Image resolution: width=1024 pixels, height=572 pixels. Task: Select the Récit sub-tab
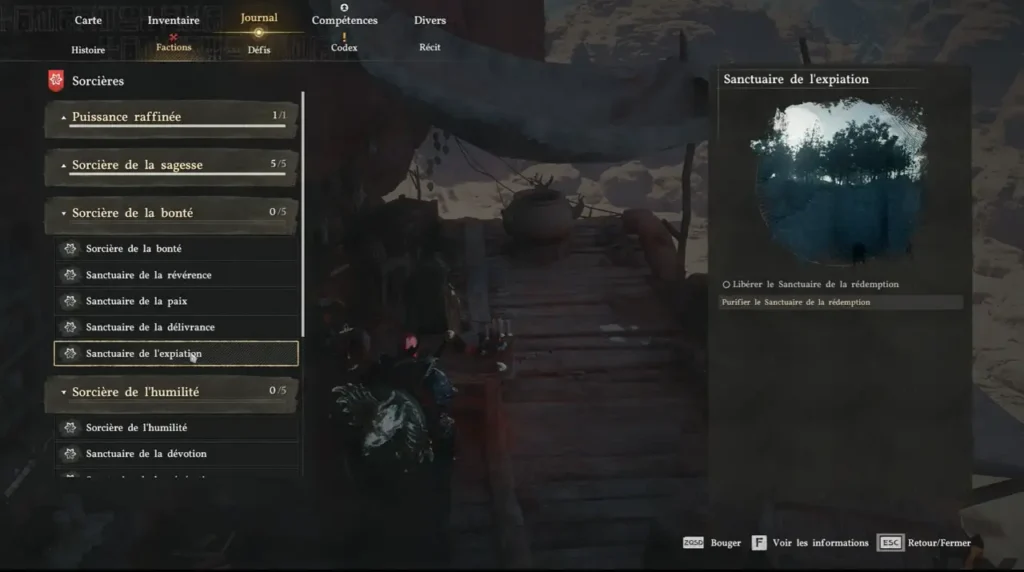pyautogui.click(x=430, y=47)
